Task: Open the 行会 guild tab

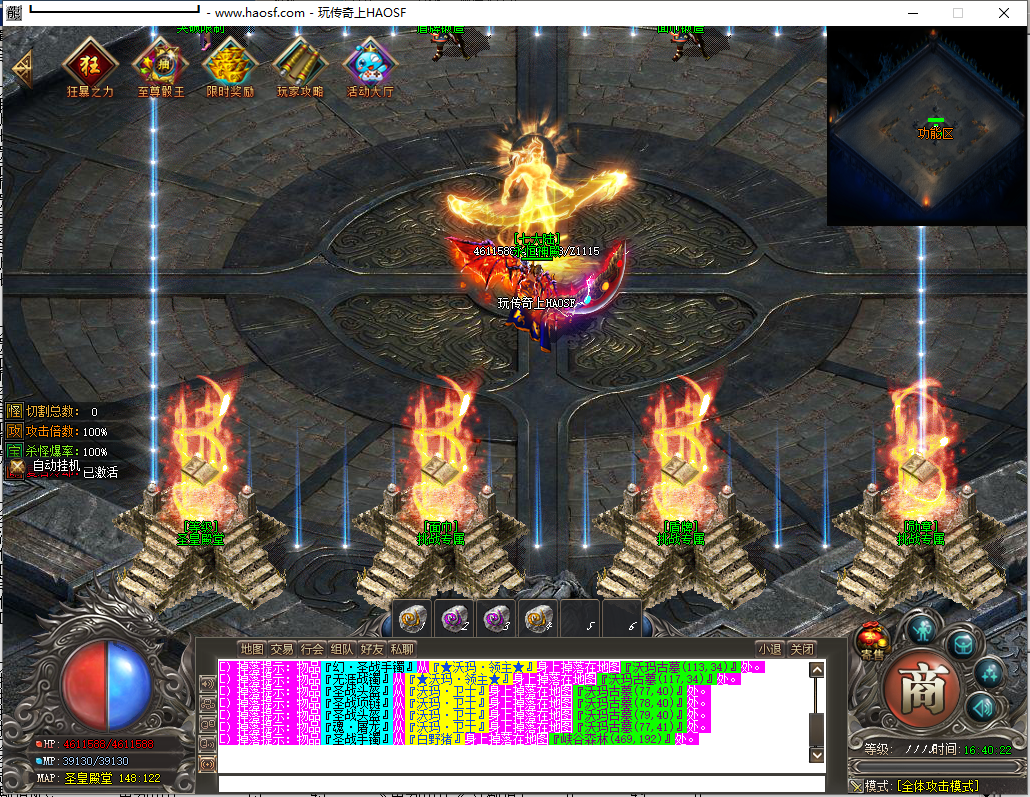Action: 312,649
